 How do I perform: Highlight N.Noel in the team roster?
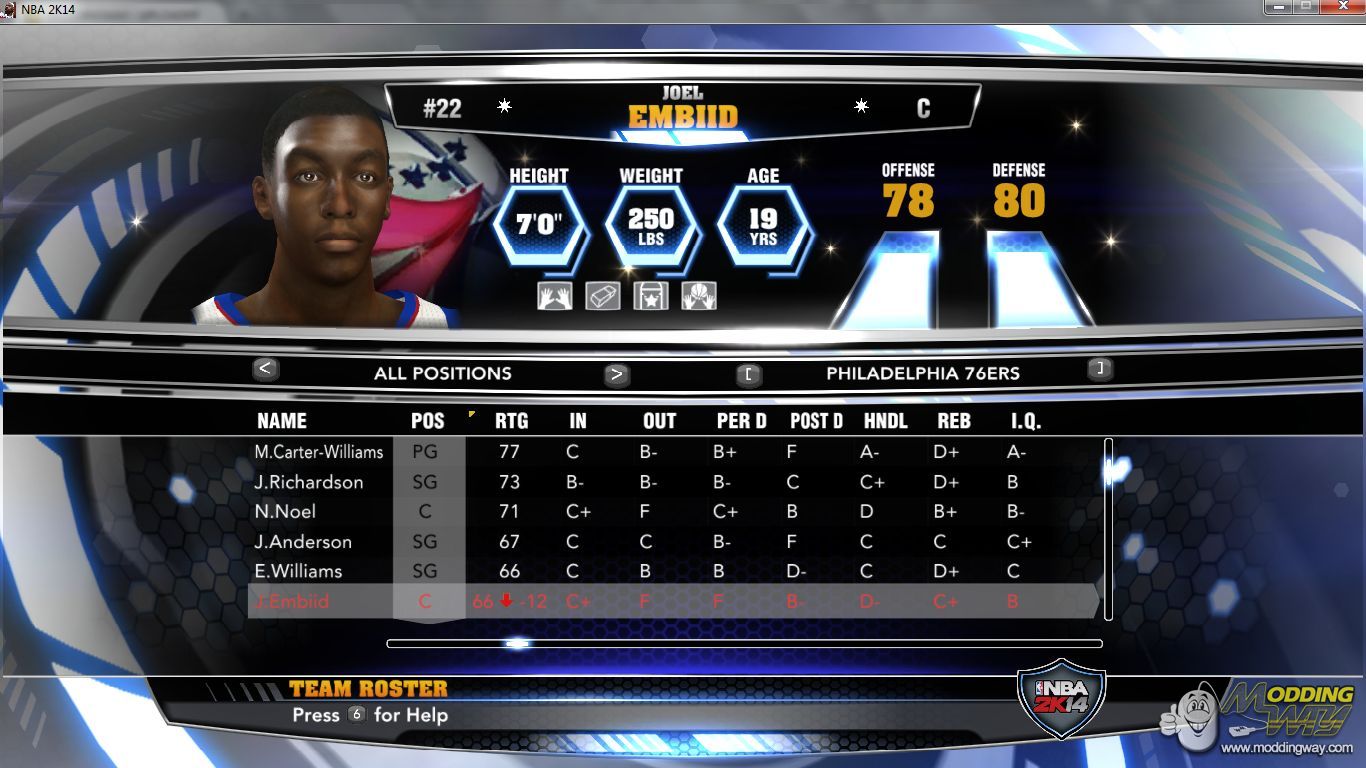point(285,512)
